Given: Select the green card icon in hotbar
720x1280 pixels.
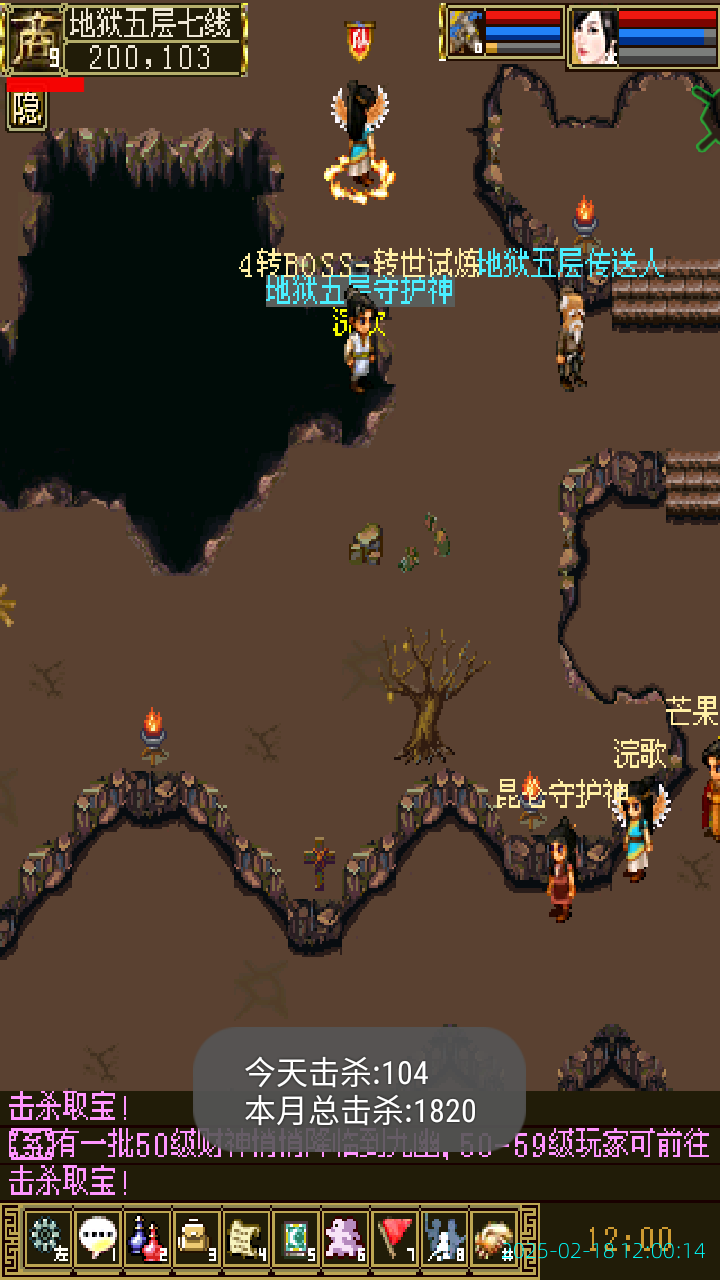Looking at the screenshot, I should point(295,1239).
